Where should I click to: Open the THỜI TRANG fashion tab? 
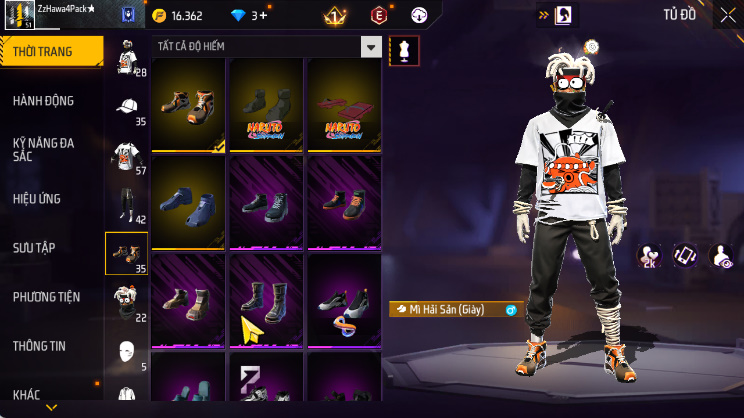pyautogui.click(x=50, y=52)
